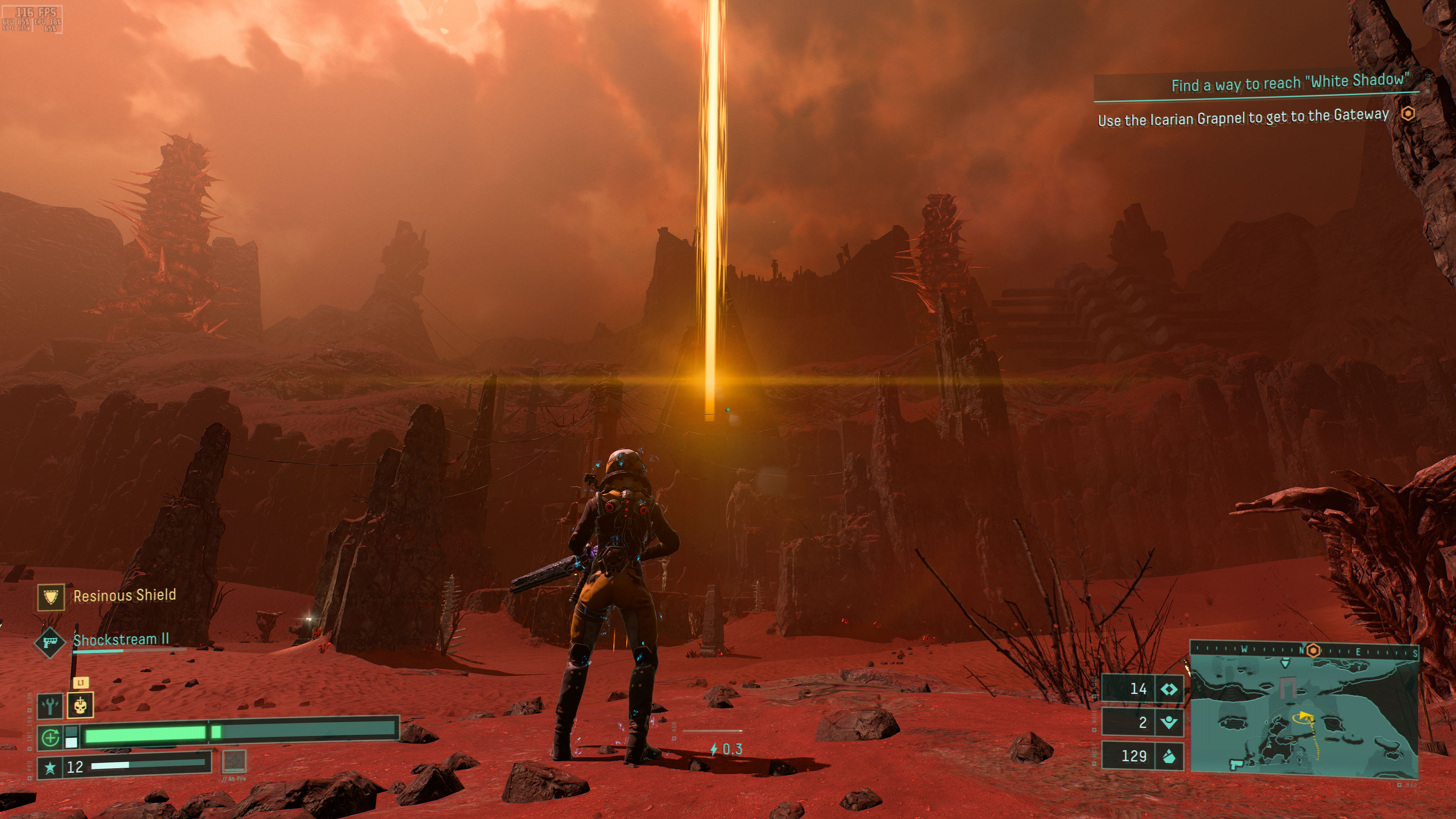Click the green healing icon
Viewport: 1456px width, 819px height.
click(x=50, y=737)
